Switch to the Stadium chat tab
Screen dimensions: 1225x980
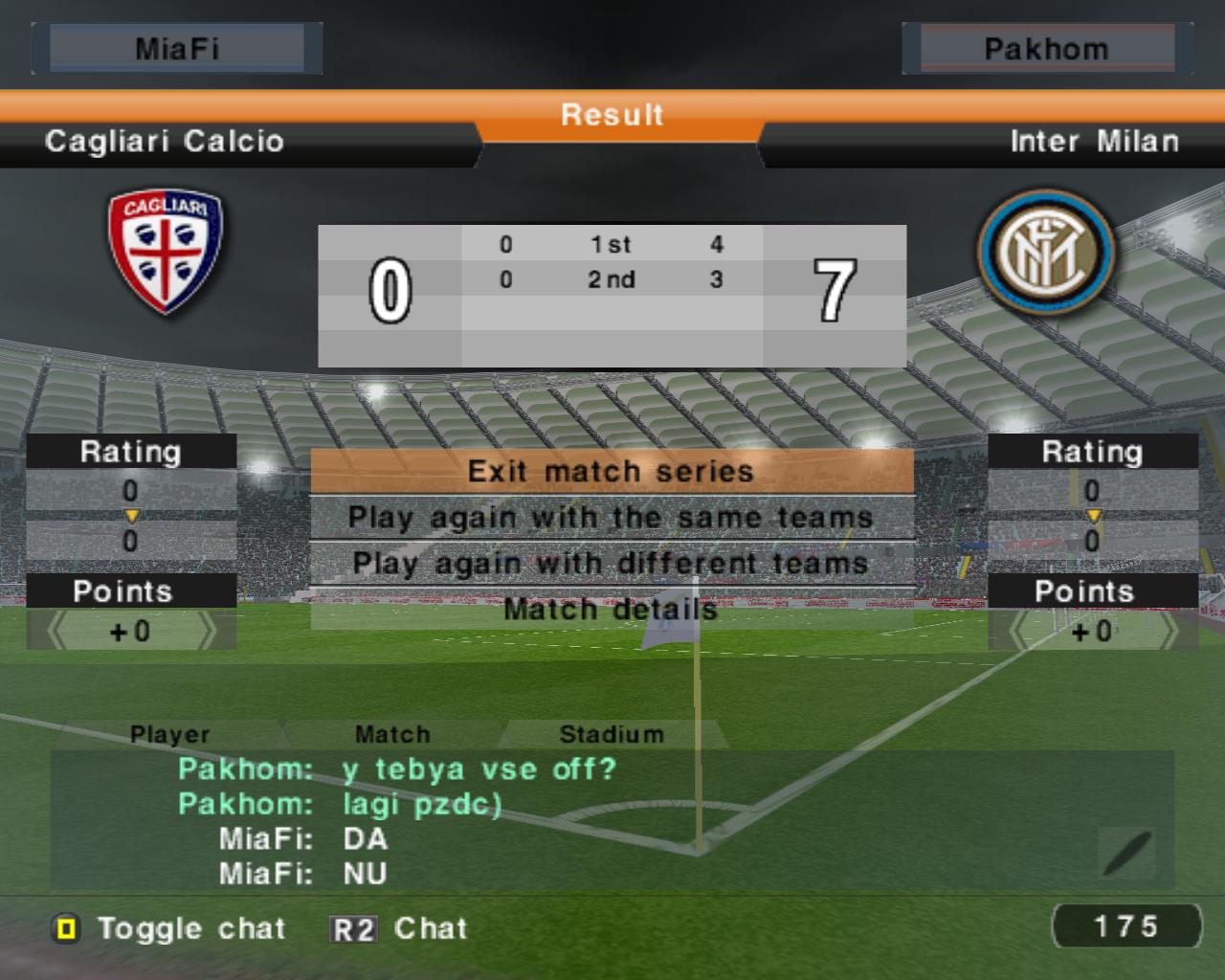(x=611, y=734)
